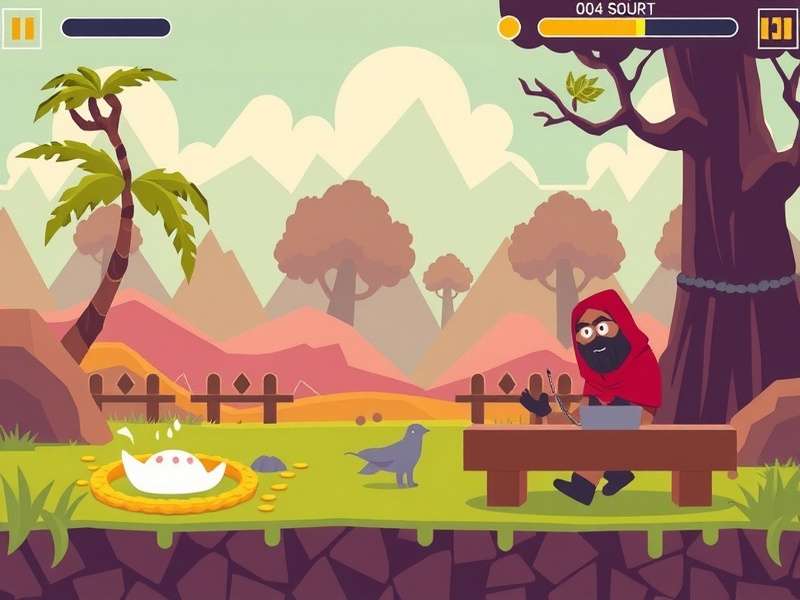Open the top-right square menu button
The image size is (800, 600).
click(x=776, y=28)
